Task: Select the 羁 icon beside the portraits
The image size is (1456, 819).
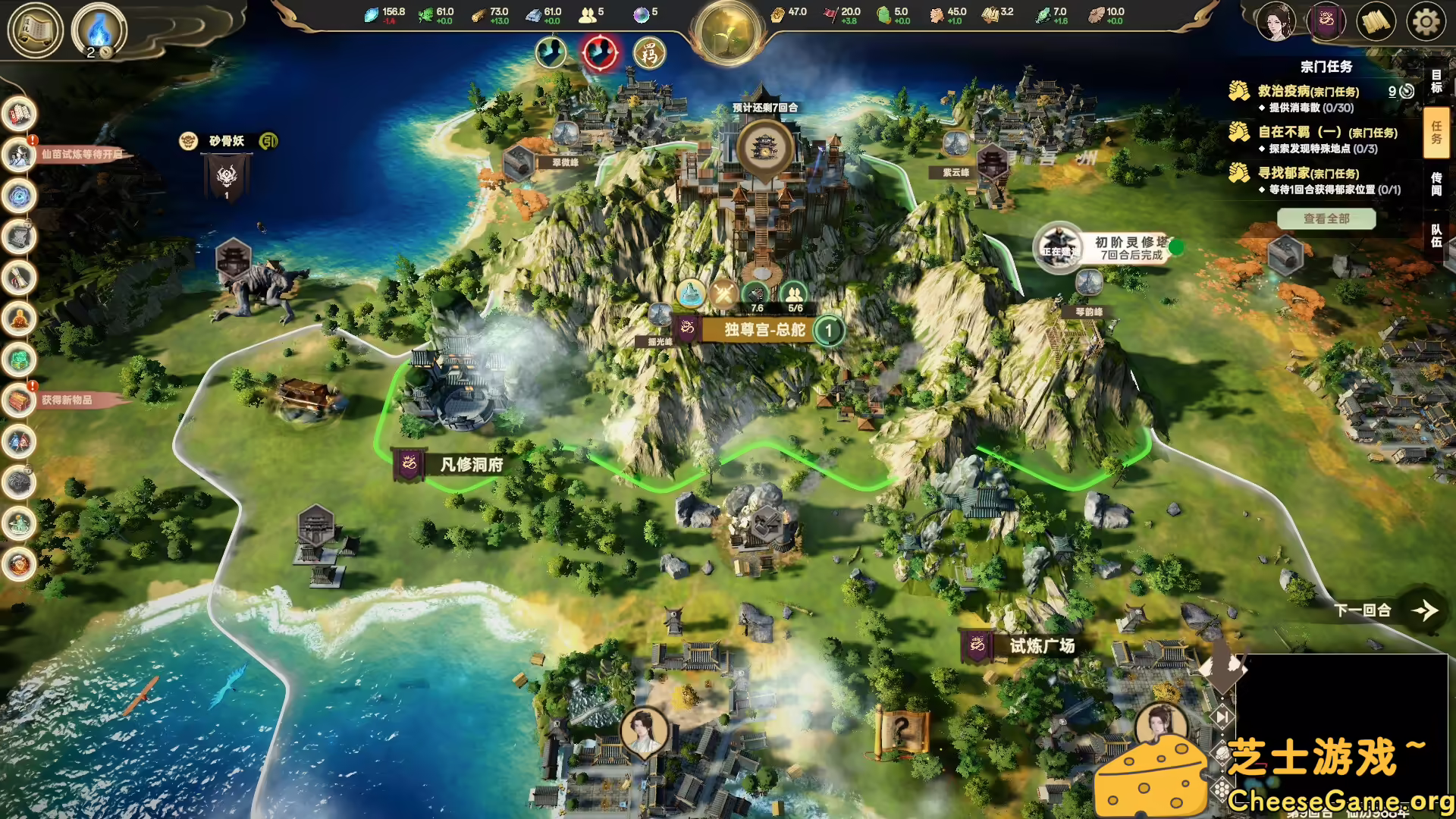Action: pyautogui.click(x=651, y=54)
